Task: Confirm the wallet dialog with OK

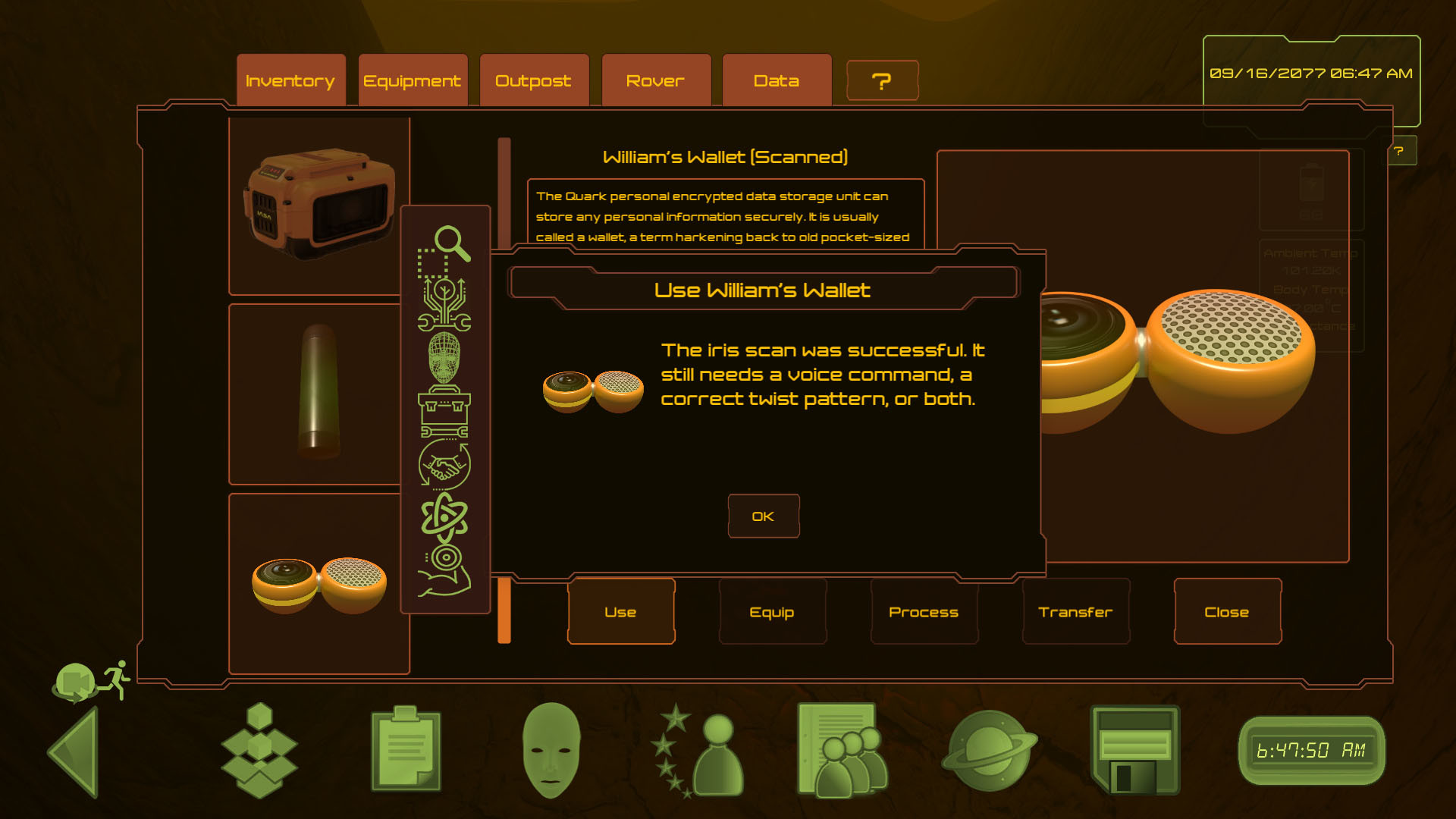Action: 763,516
